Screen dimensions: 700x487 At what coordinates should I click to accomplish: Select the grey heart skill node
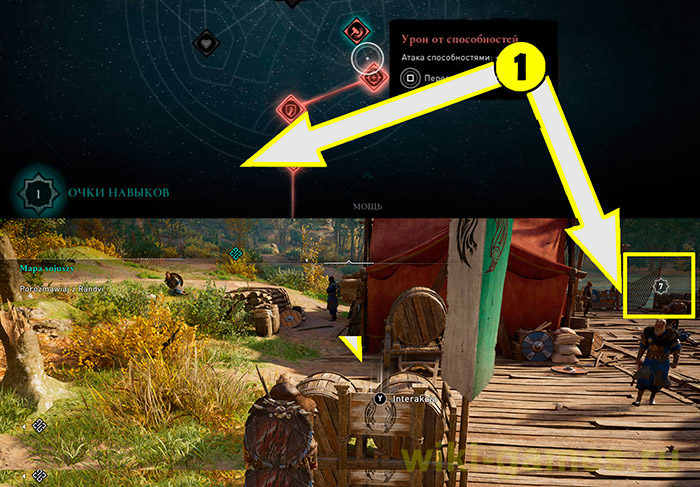(x=205, y=43)
